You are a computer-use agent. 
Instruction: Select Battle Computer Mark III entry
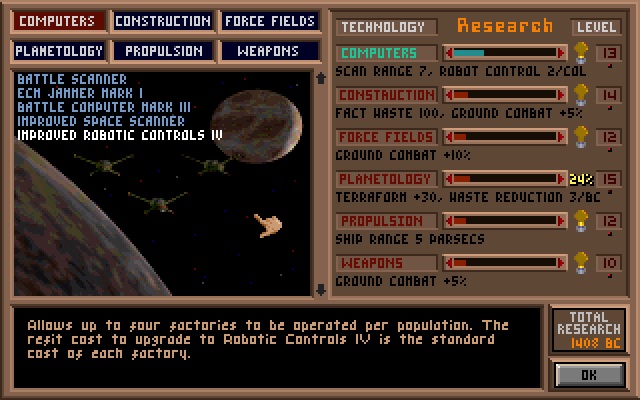pyautogui.click(x=104, y=106)
